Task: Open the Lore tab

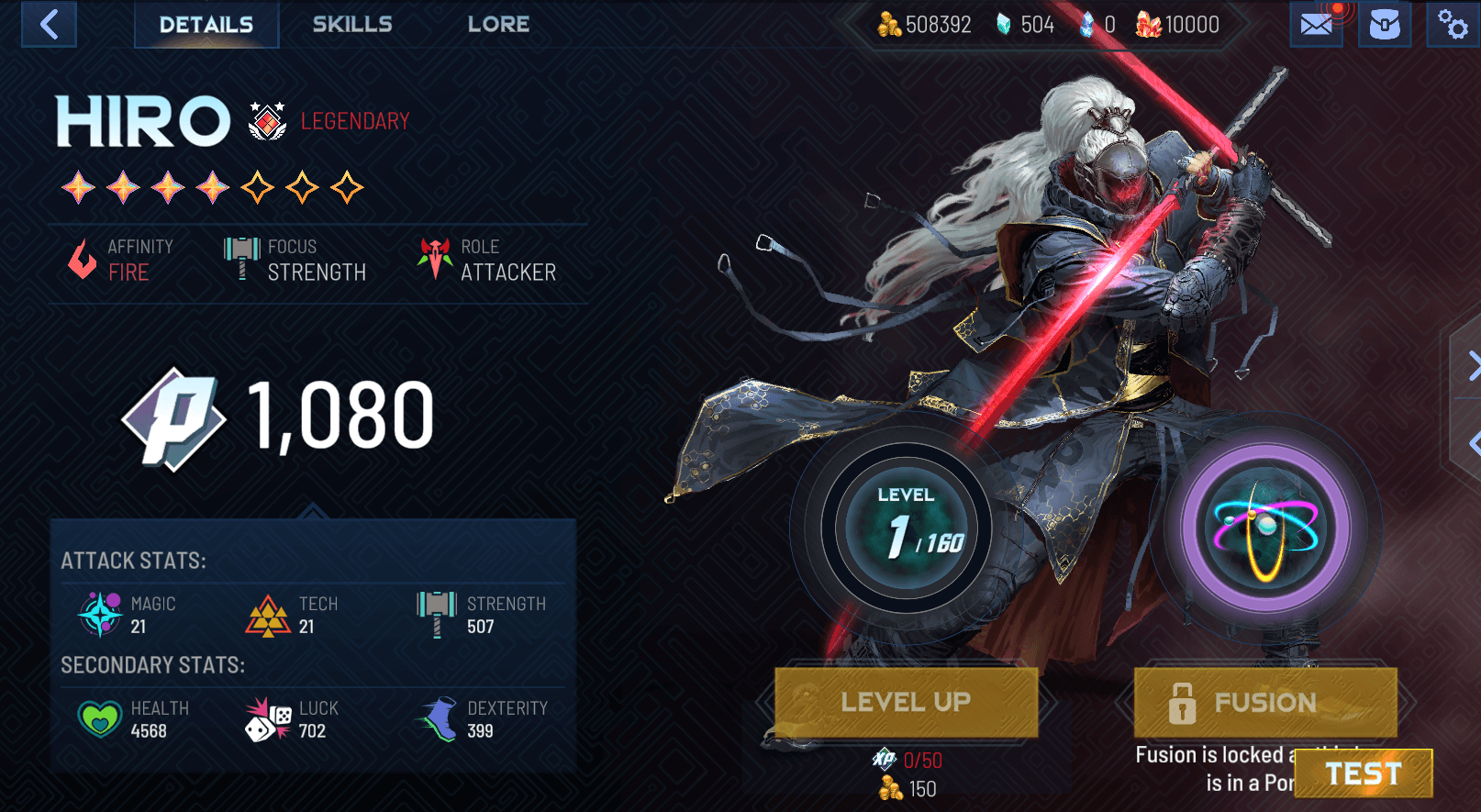Action: coord(498,25)
